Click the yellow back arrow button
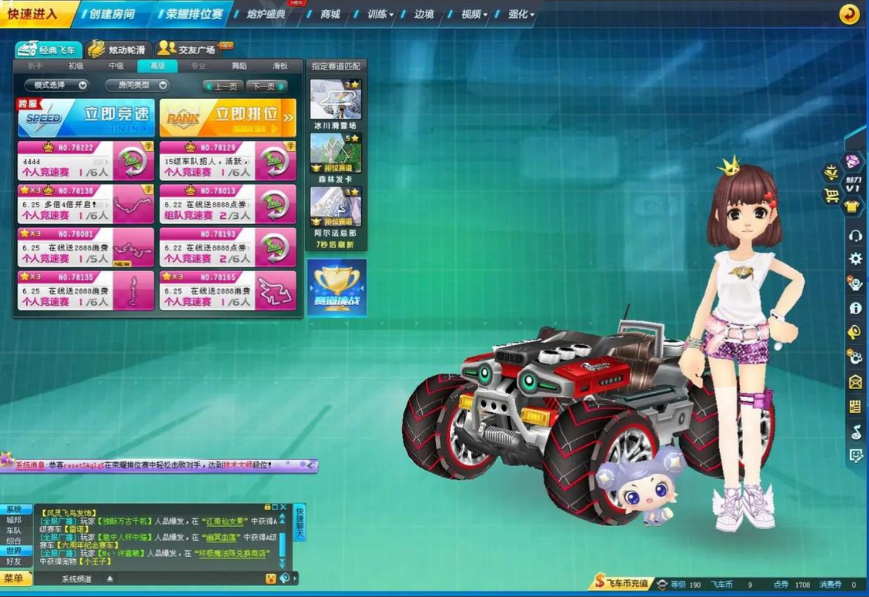869x597 pixels. (849, 14)
